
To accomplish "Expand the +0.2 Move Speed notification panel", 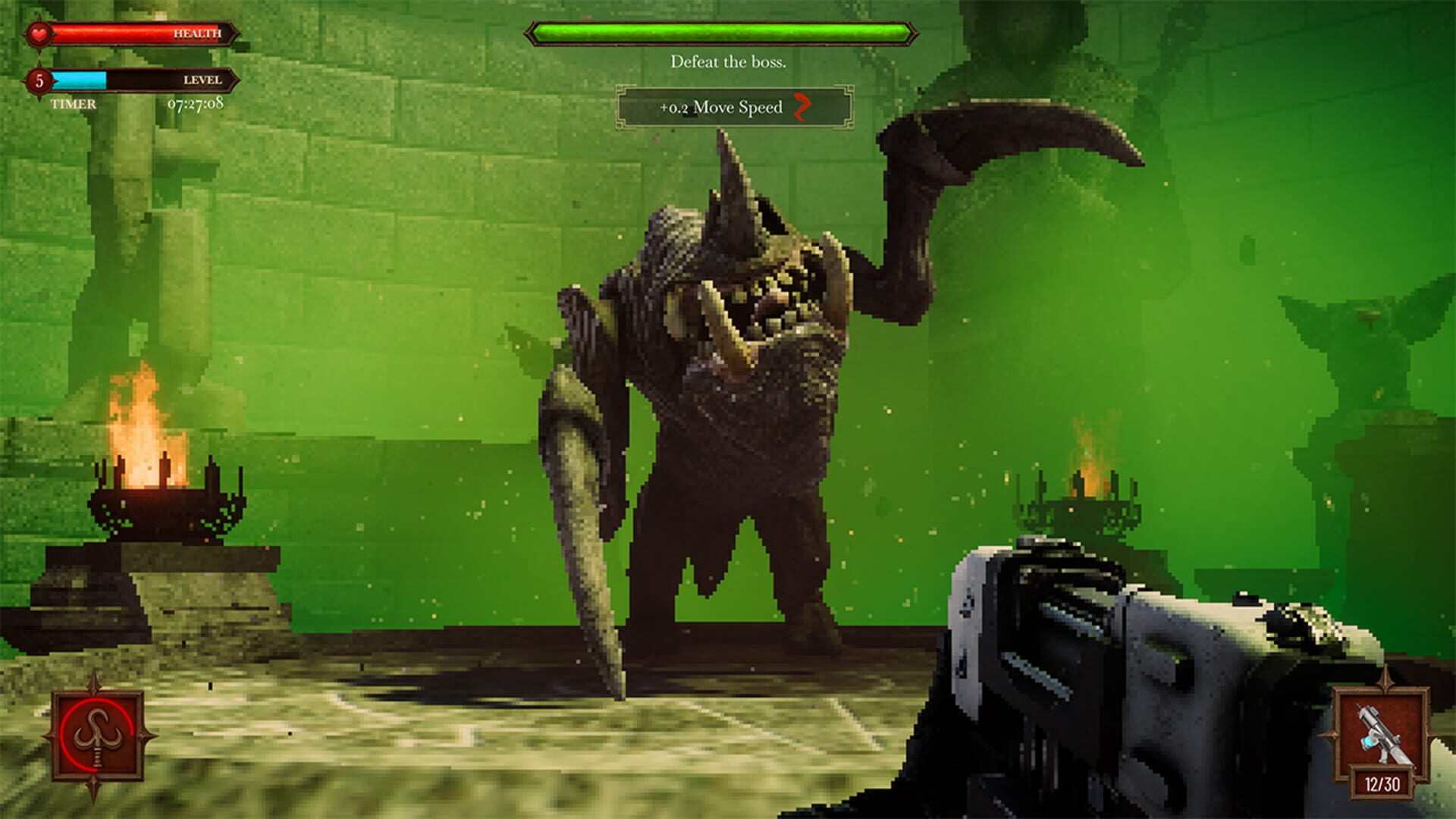I will point(736,108).
